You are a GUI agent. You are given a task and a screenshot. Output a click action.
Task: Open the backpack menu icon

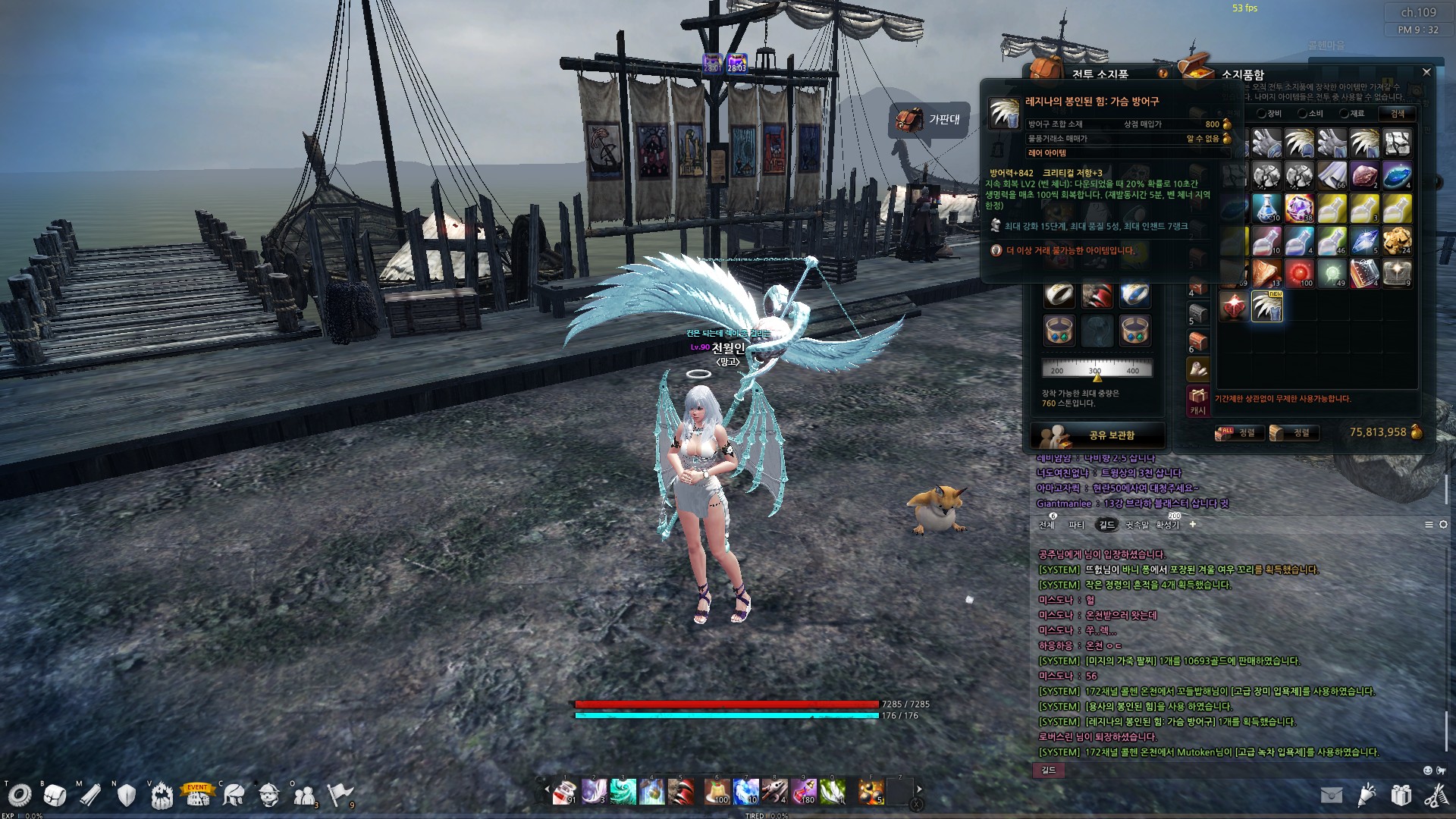[x=55, y=795]
